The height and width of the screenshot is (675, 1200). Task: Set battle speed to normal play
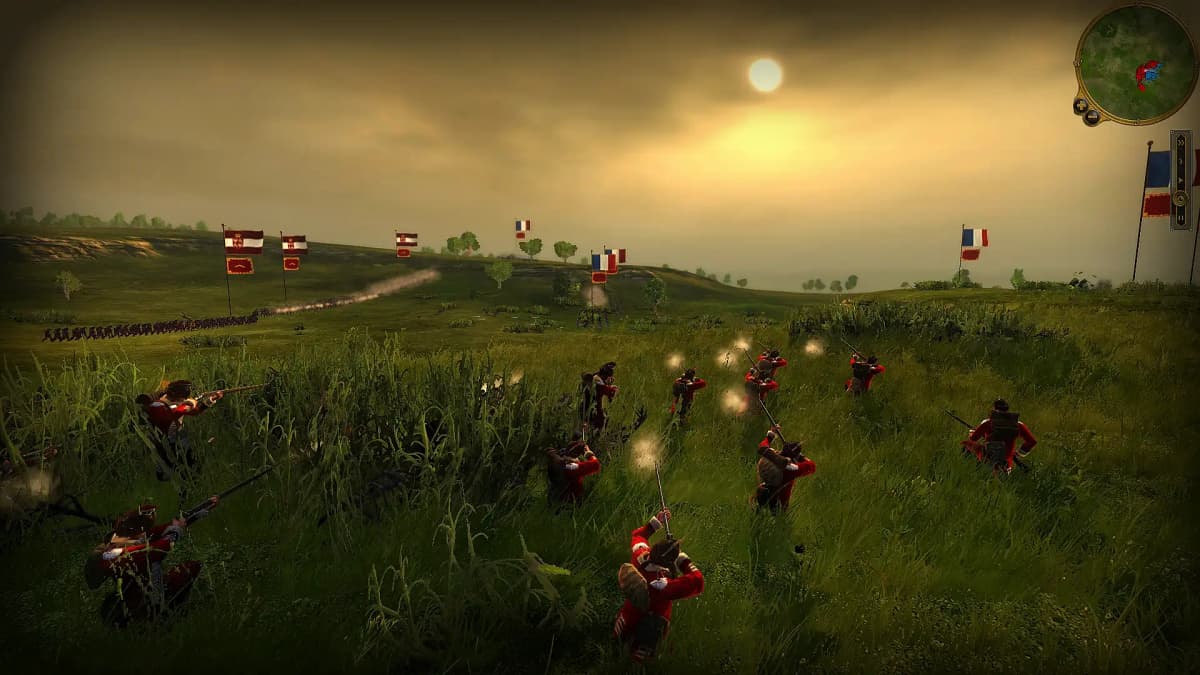(x=1181, y=181)
